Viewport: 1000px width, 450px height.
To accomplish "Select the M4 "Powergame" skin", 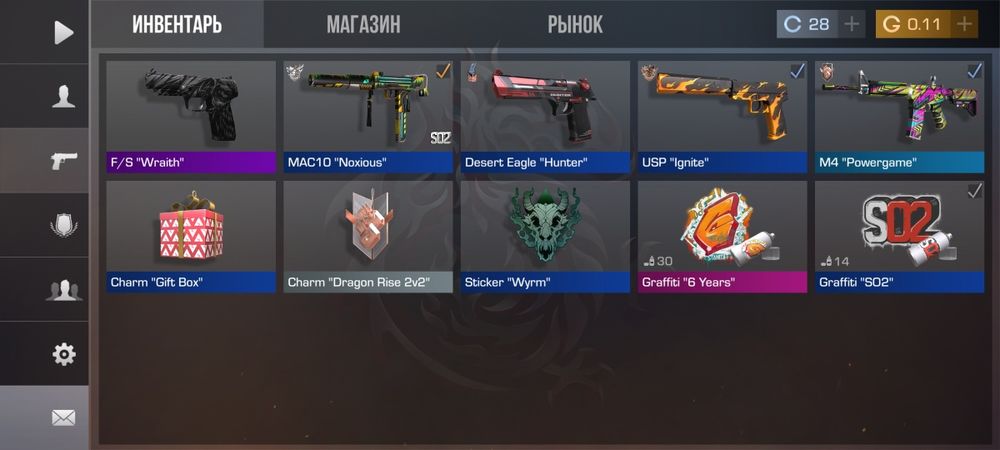I will (x=899, y=116).
